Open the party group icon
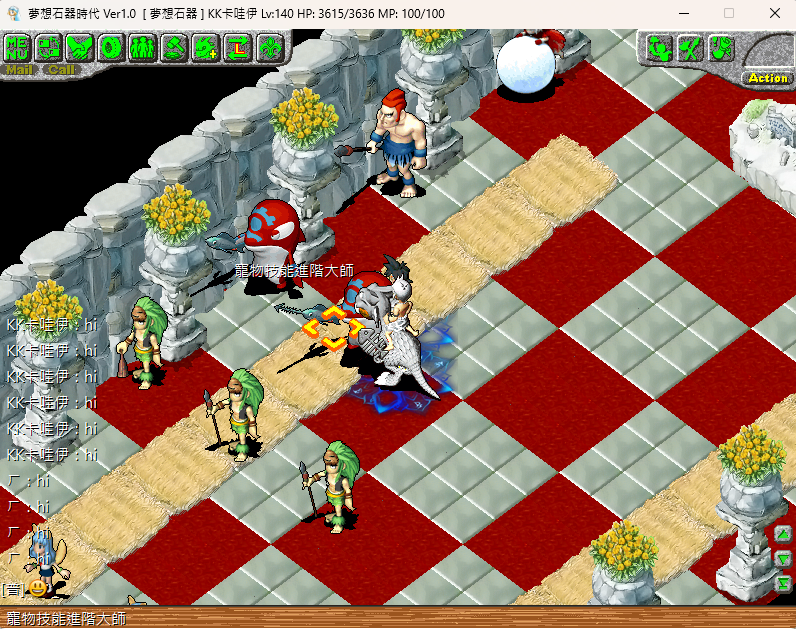The image size is (796, 629). [x=143, y=46]
